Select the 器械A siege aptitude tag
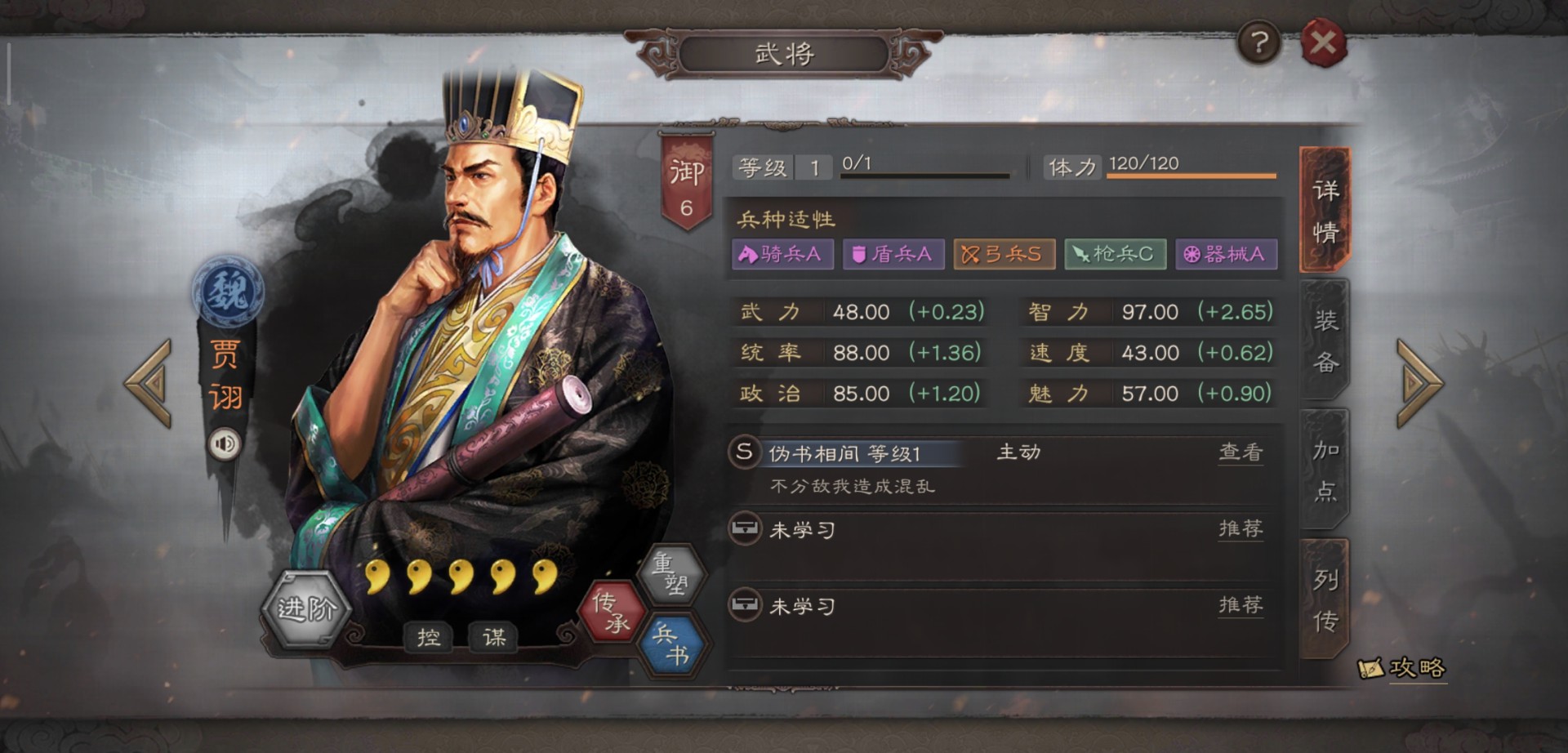Image resolution: width=1568 pixels, height=753 pixels. tap(1226, 254)
